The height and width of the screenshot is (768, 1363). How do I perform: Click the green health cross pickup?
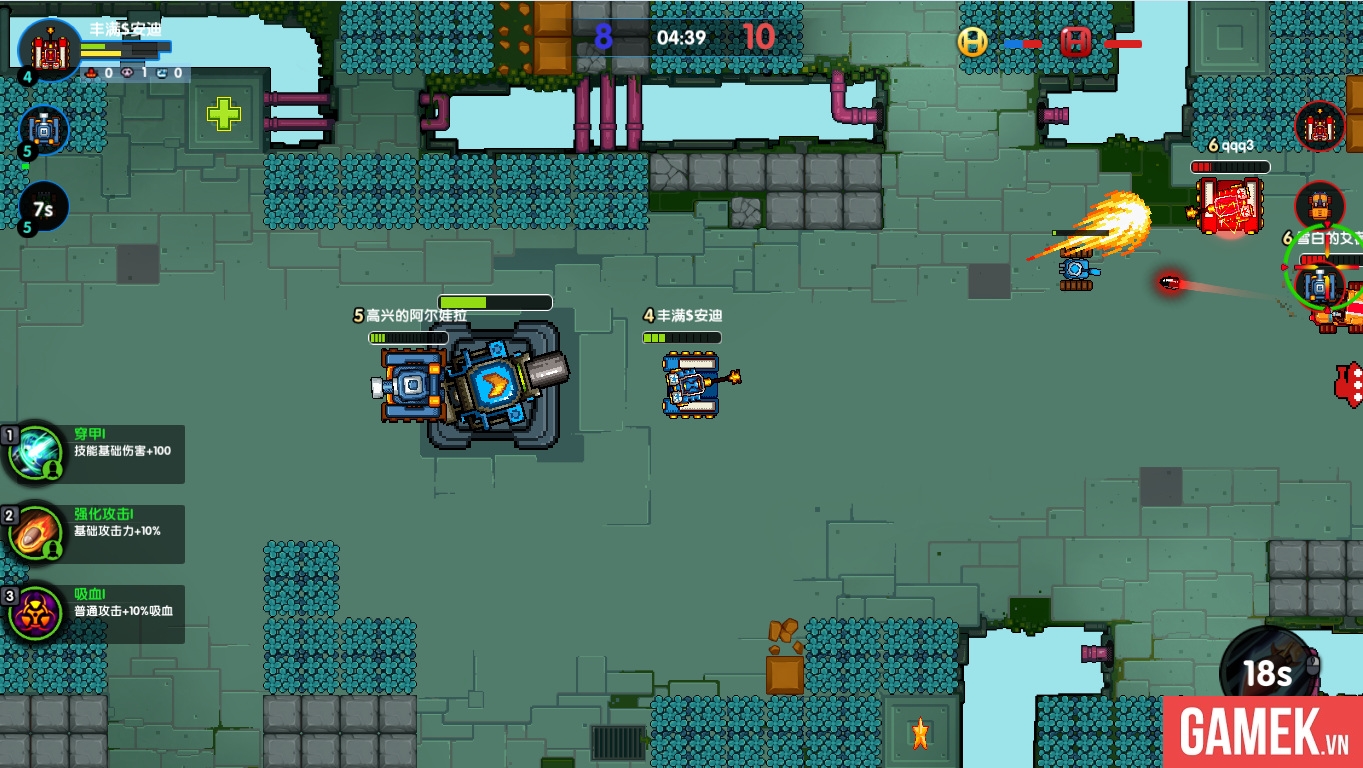[x=225, y=113]
